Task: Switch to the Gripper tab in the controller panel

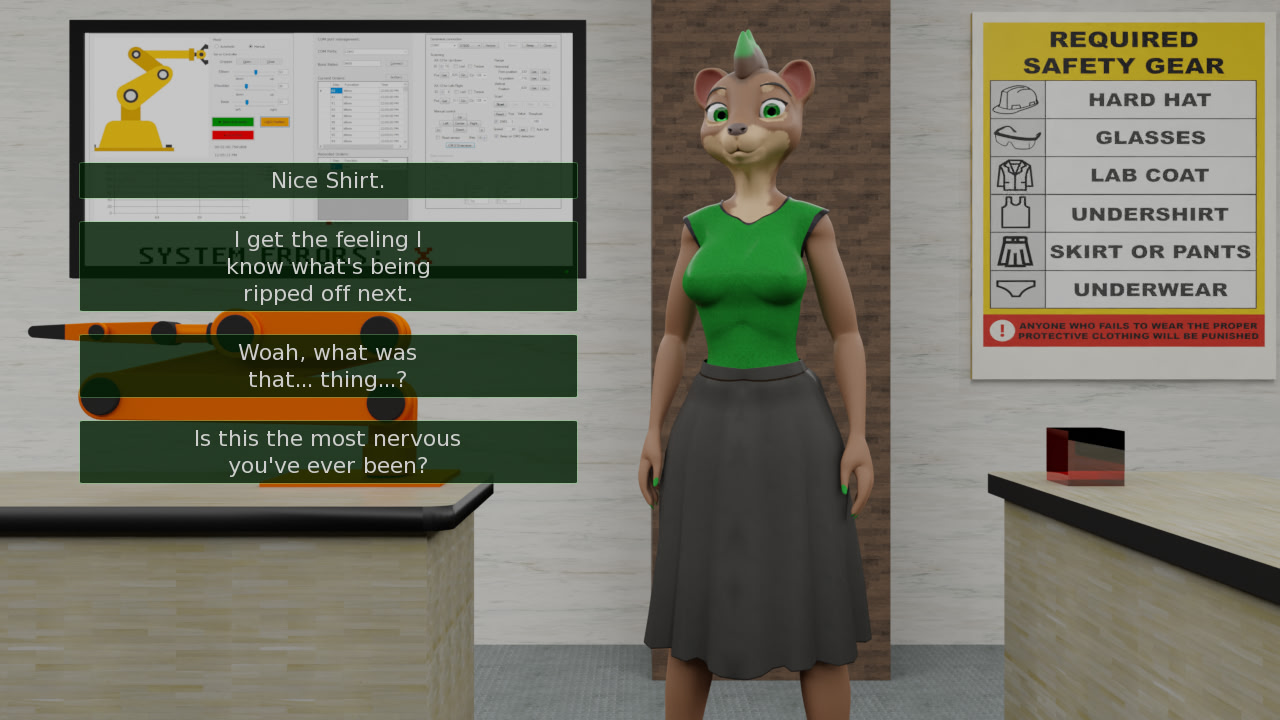Action: (224, 62)
